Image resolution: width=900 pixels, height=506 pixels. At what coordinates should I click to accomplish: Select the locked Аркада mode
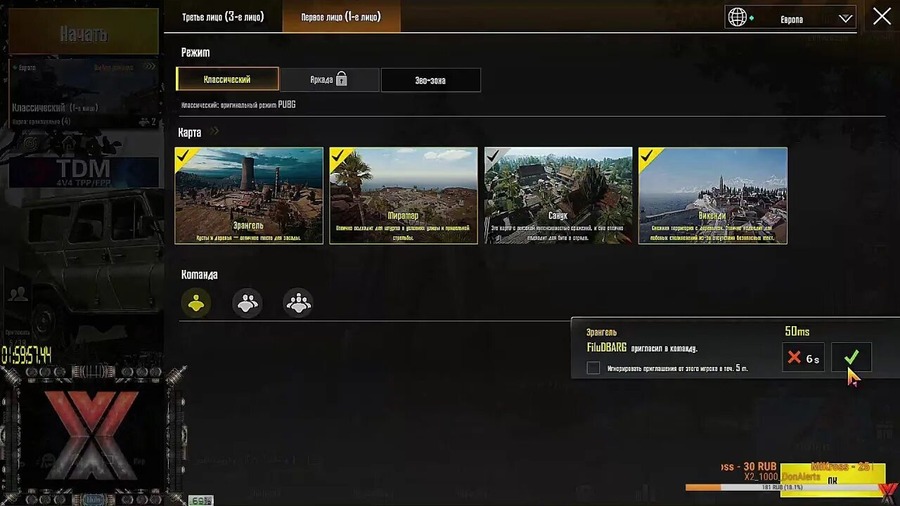pyautogui.click(x=329, y=80)
